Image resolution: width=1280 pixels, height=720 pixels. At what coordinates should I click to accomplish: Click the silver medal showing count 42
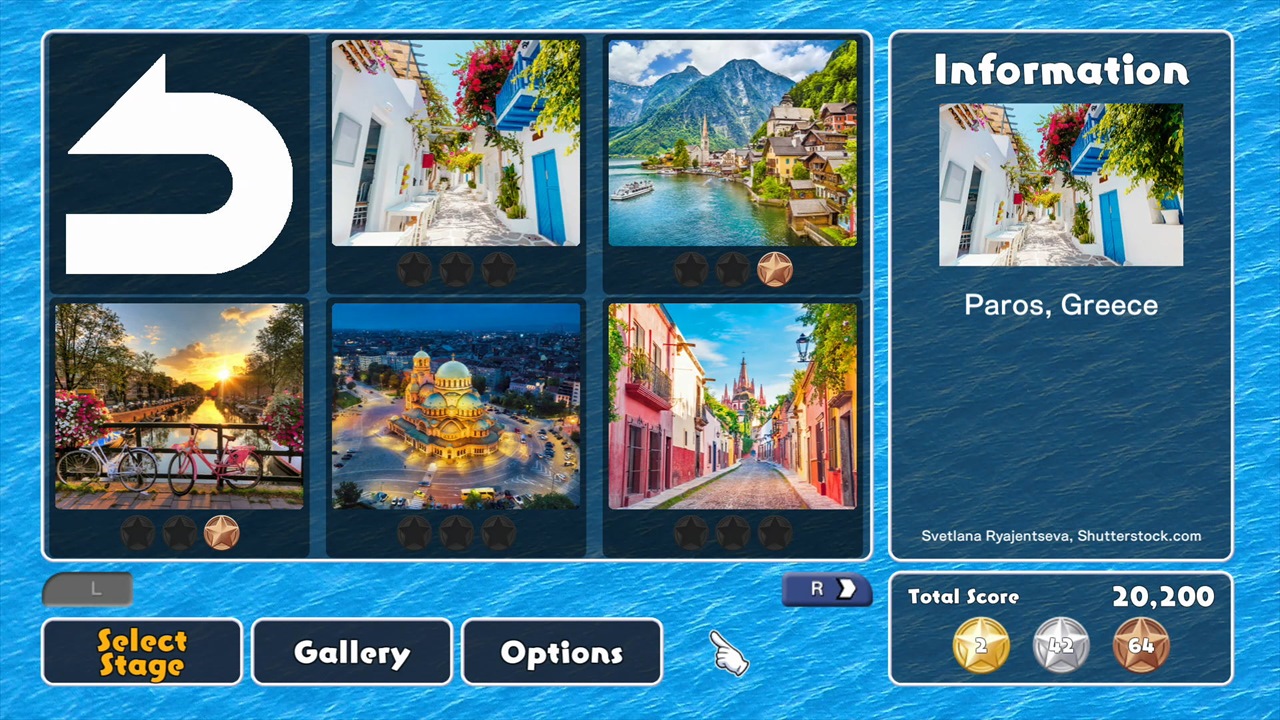pyautogui.click(x=1060, y=645)
